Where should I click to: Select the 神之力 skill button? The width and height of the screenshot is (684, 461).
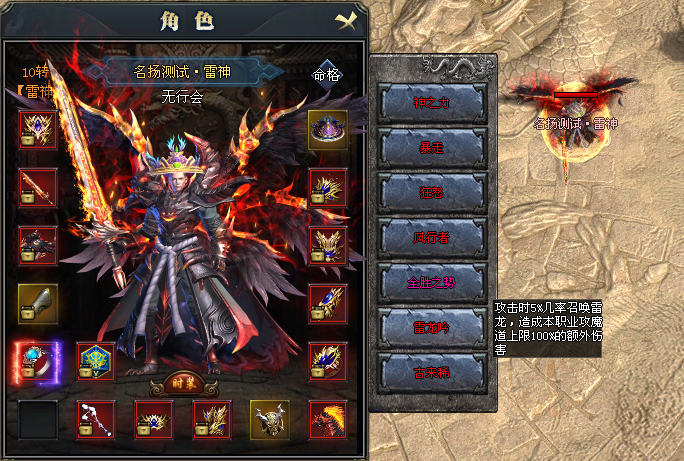pos(433,102)
